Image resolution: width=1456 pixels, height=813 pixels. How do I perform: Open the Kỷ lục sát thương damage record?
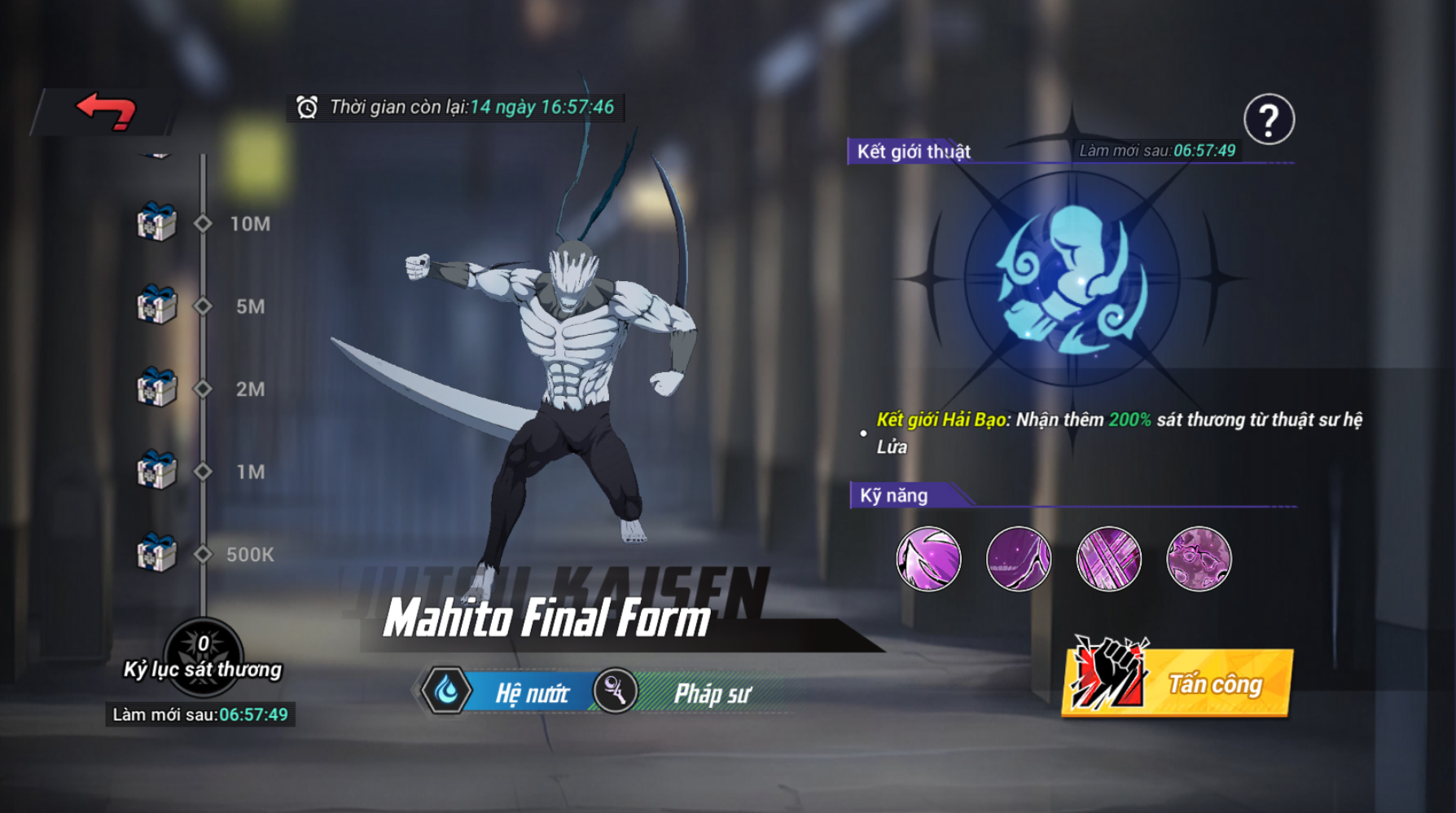203,657
